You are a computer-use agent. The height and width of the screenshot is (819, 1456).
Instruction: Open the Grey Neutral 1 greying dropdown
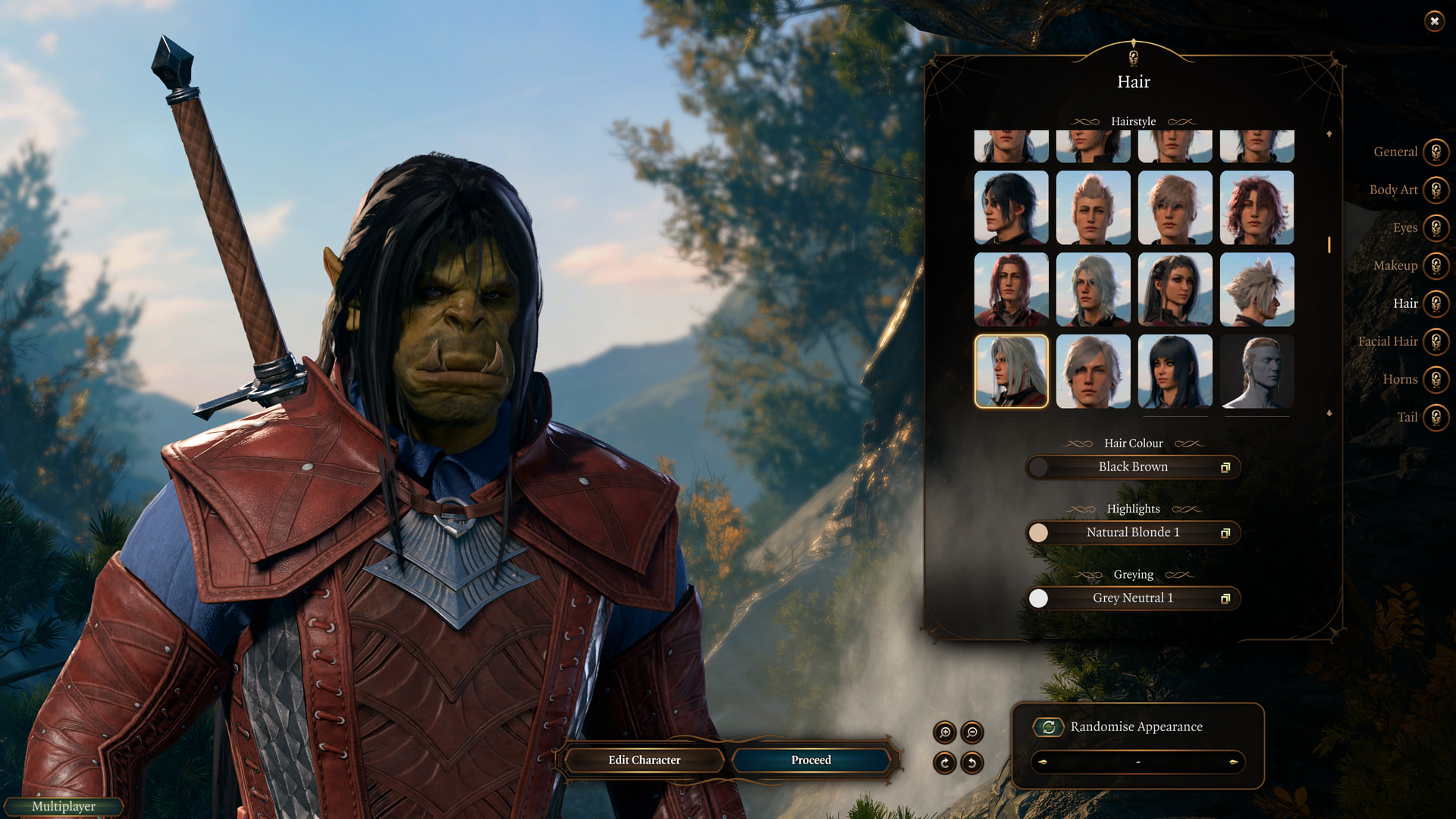pyautogui.click(x=1133, y=598)
